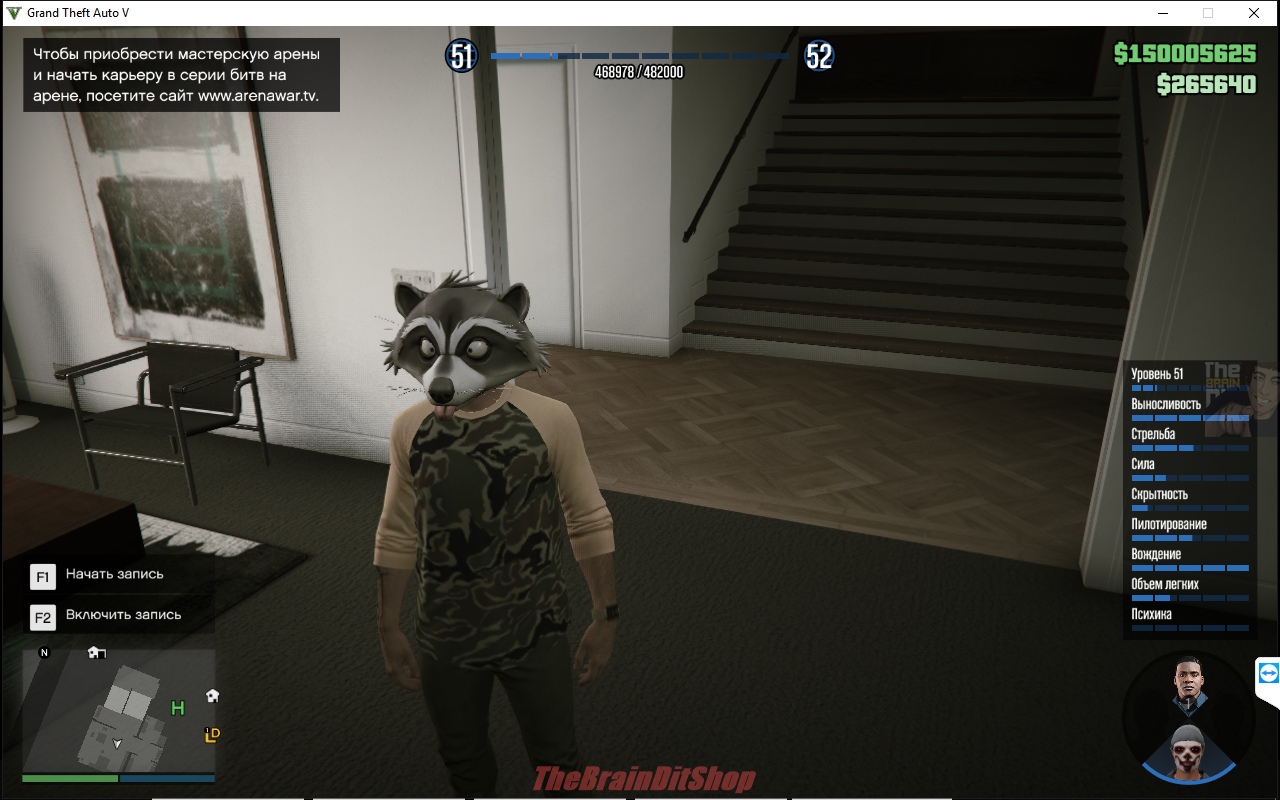
Task: Open the TeamViewer side panel tab
Action: pyautogui.click(x=1269, y=674)
